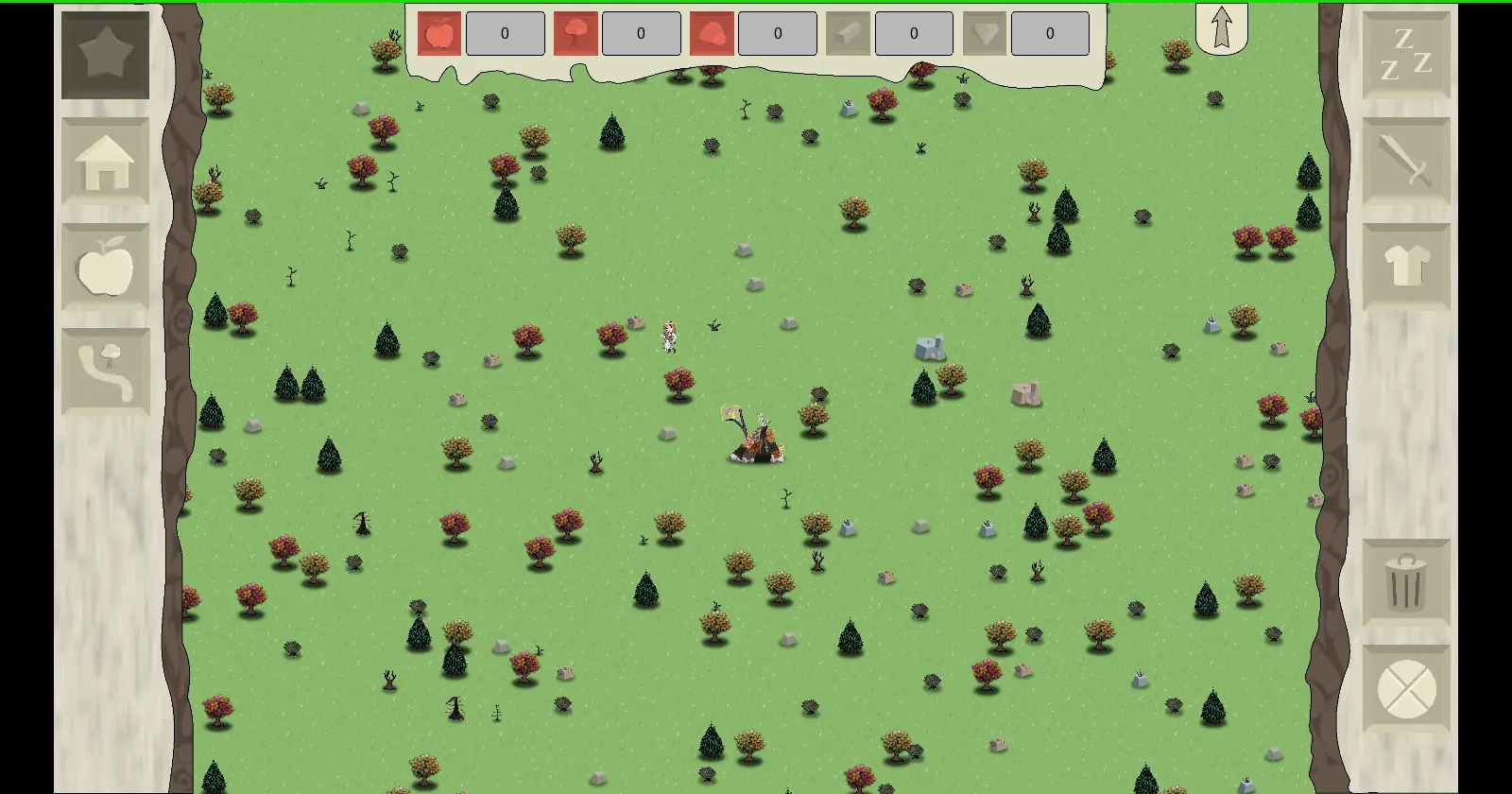Select the grey diamond gem resource icon
The image size is (1512, 794).
coord(984,34)
